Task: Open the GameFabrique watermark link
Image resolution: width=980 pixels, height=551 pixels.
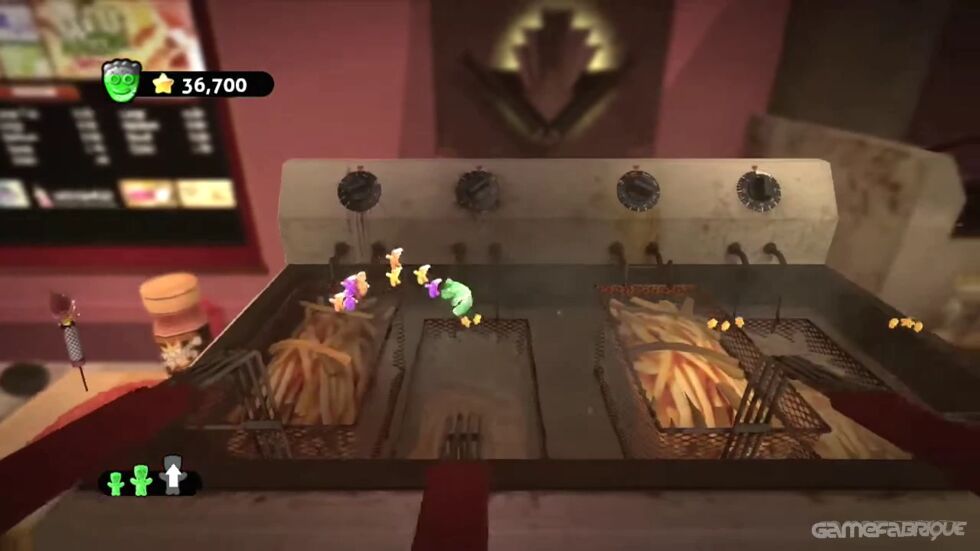Action: pos(888,529)
